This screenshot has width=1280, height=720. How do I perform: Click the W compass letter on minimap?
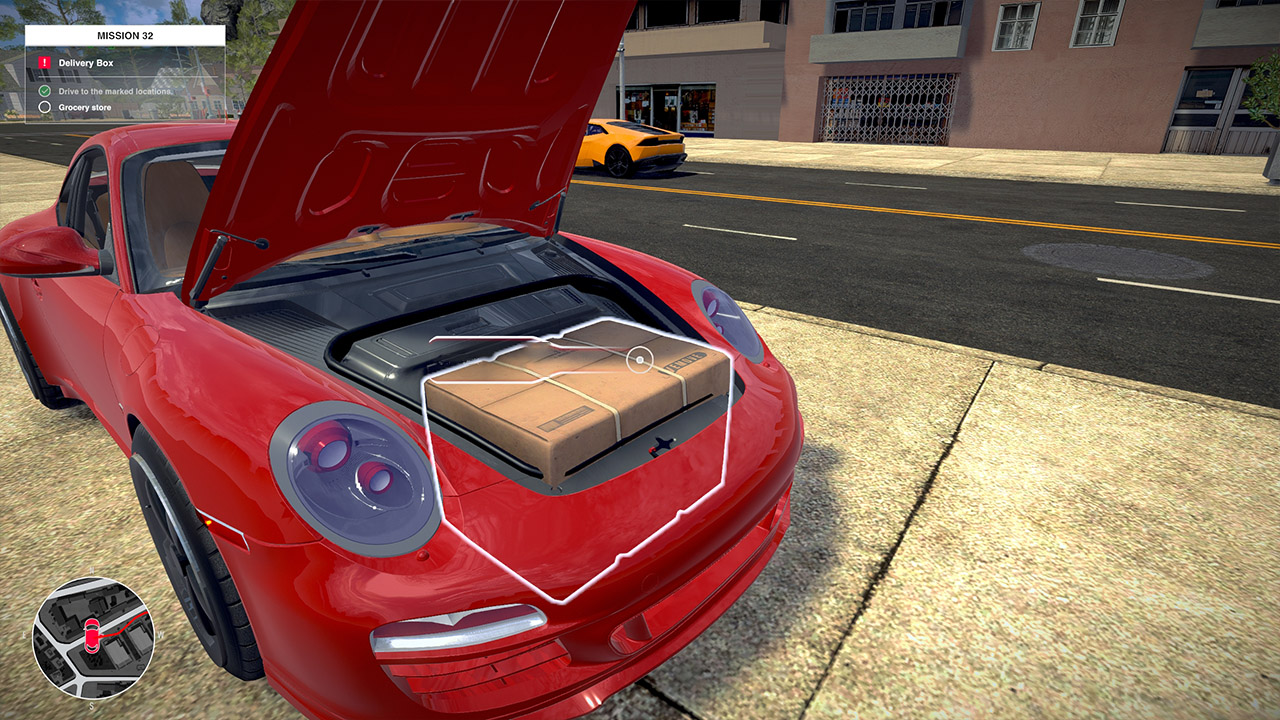point(161,634)
